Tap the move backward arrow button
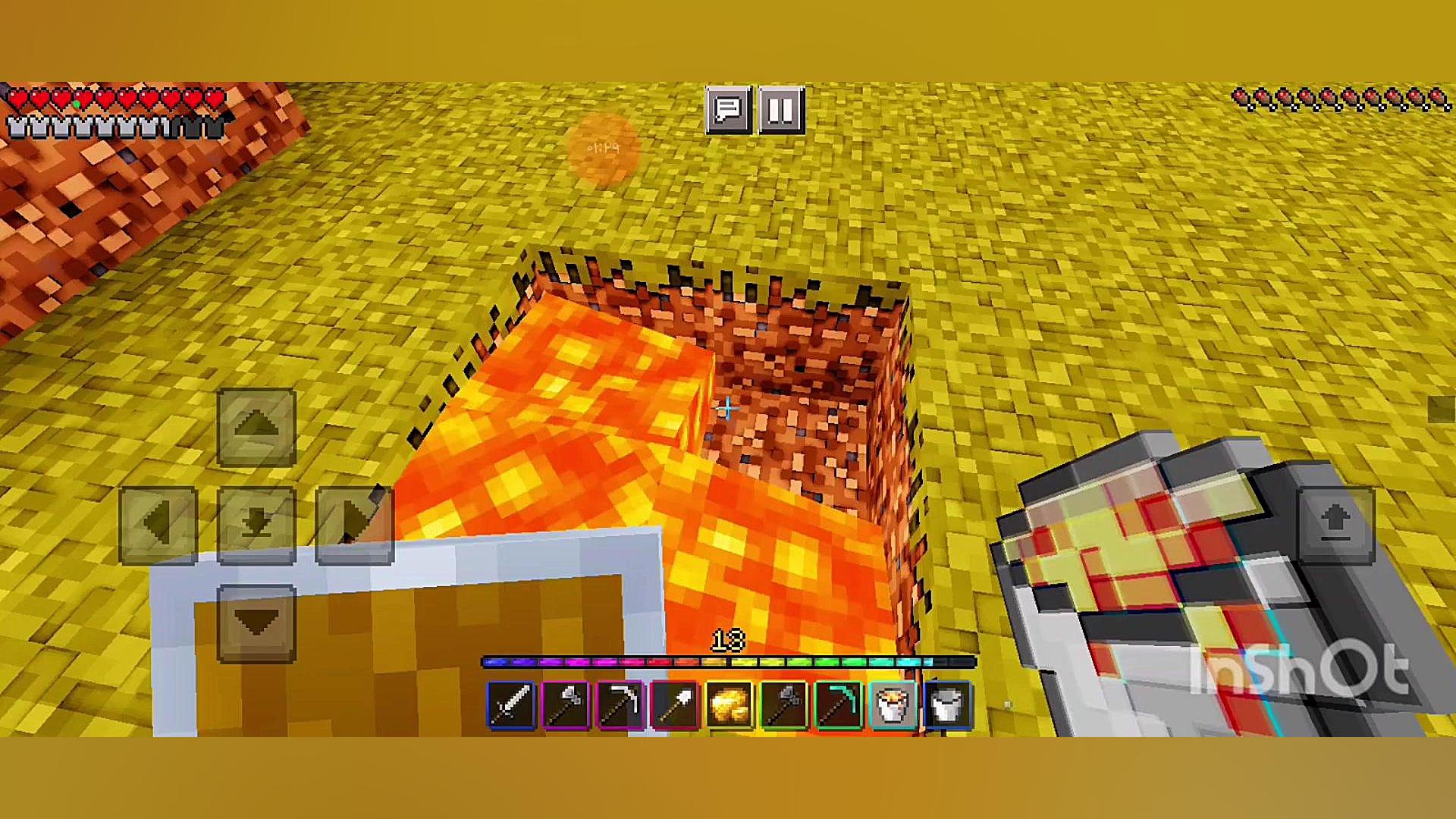This screenshot has height=819, width=1456. pos(256,623)
